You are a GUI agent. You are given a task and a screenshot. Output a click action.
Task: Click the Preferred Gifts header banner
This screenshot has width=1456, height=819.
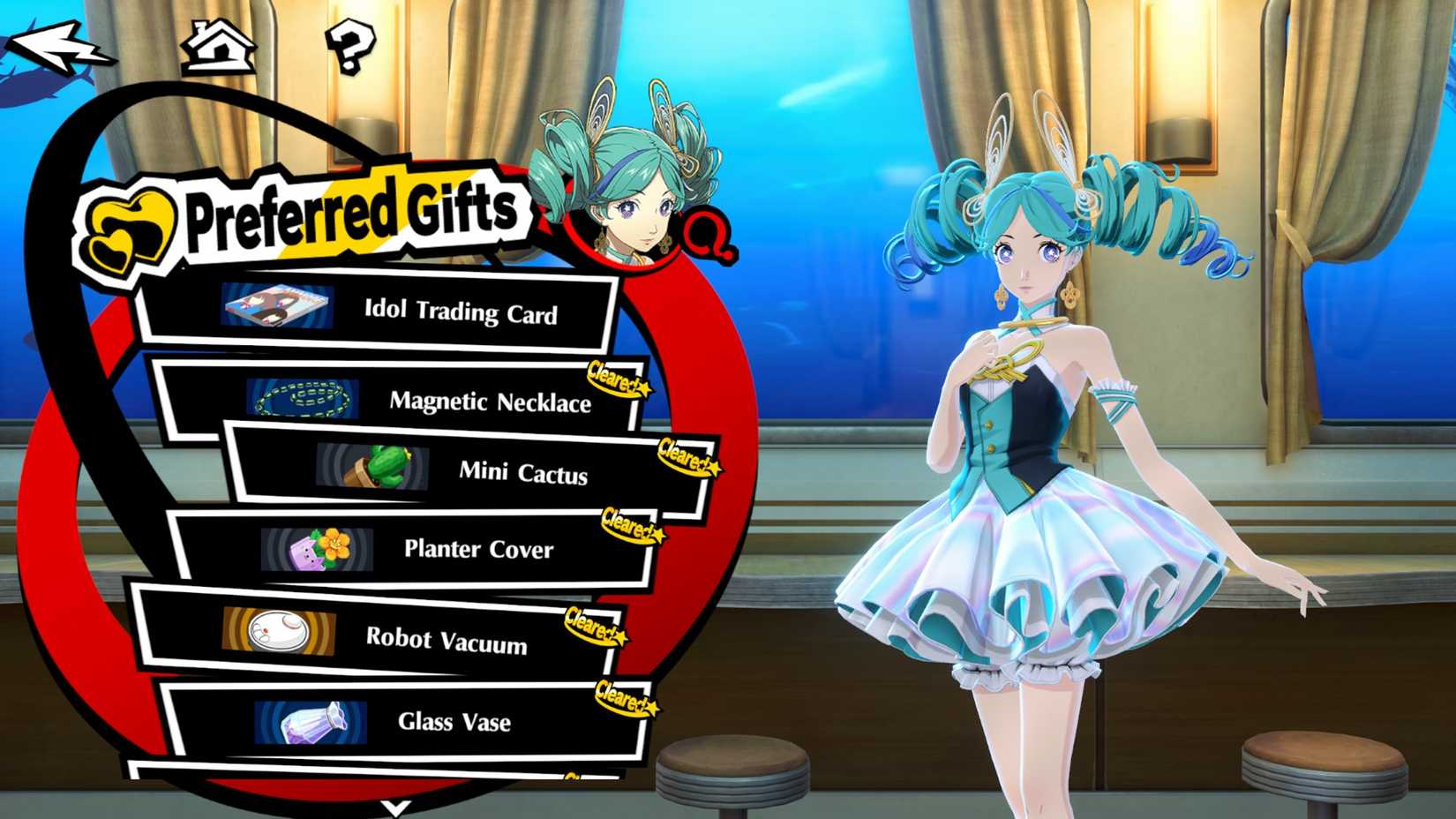pos(344,210)
